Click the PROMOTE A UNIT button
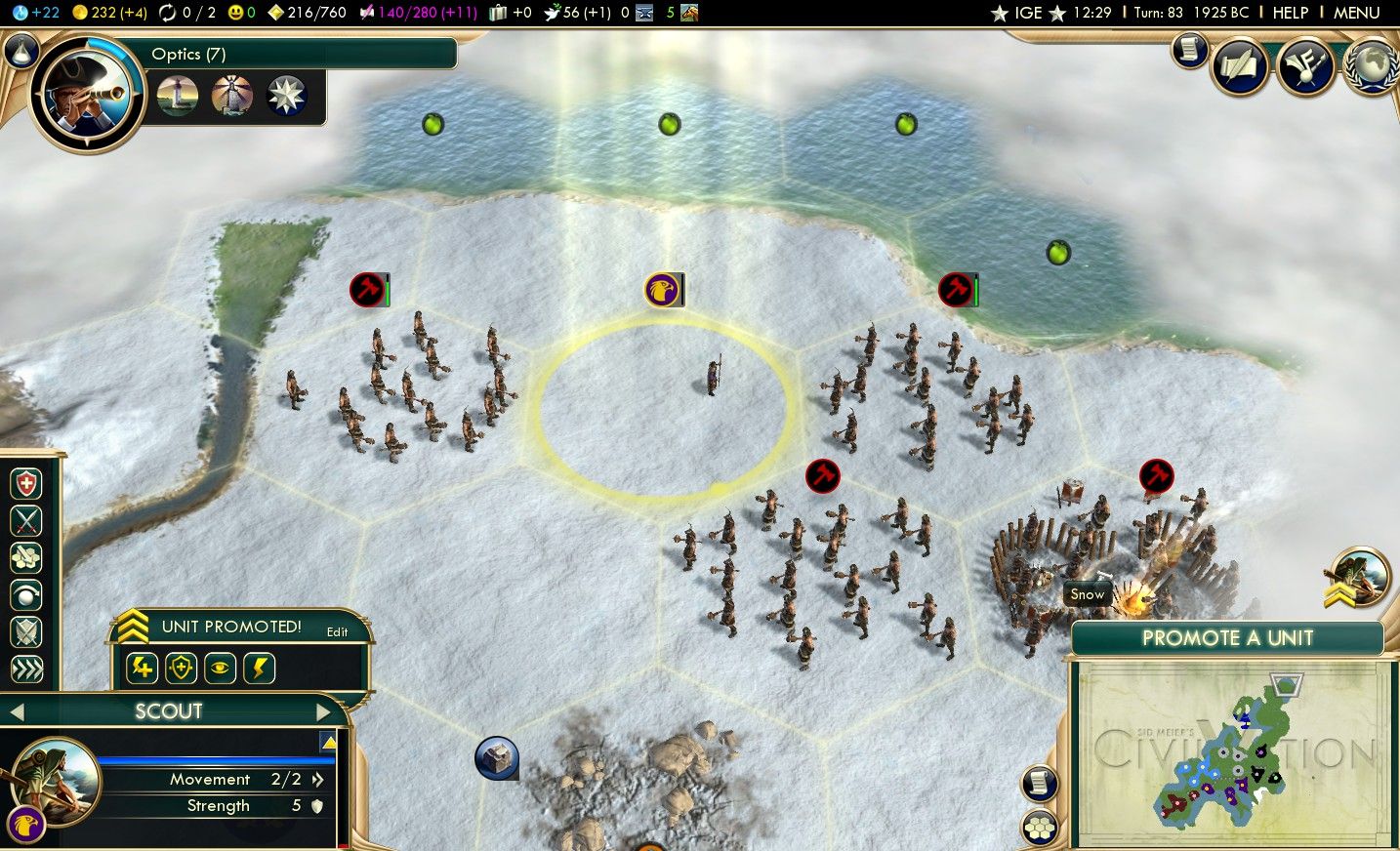This screenshot has width=1400, height=851. tap(1228, 638)
